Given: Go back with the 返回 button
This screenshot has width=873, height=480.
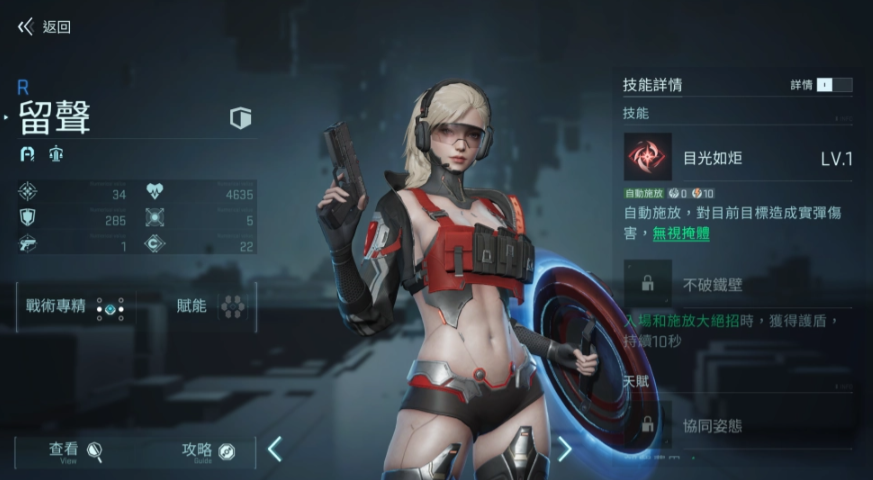Looking at the screenshot, I should (44, 27).
